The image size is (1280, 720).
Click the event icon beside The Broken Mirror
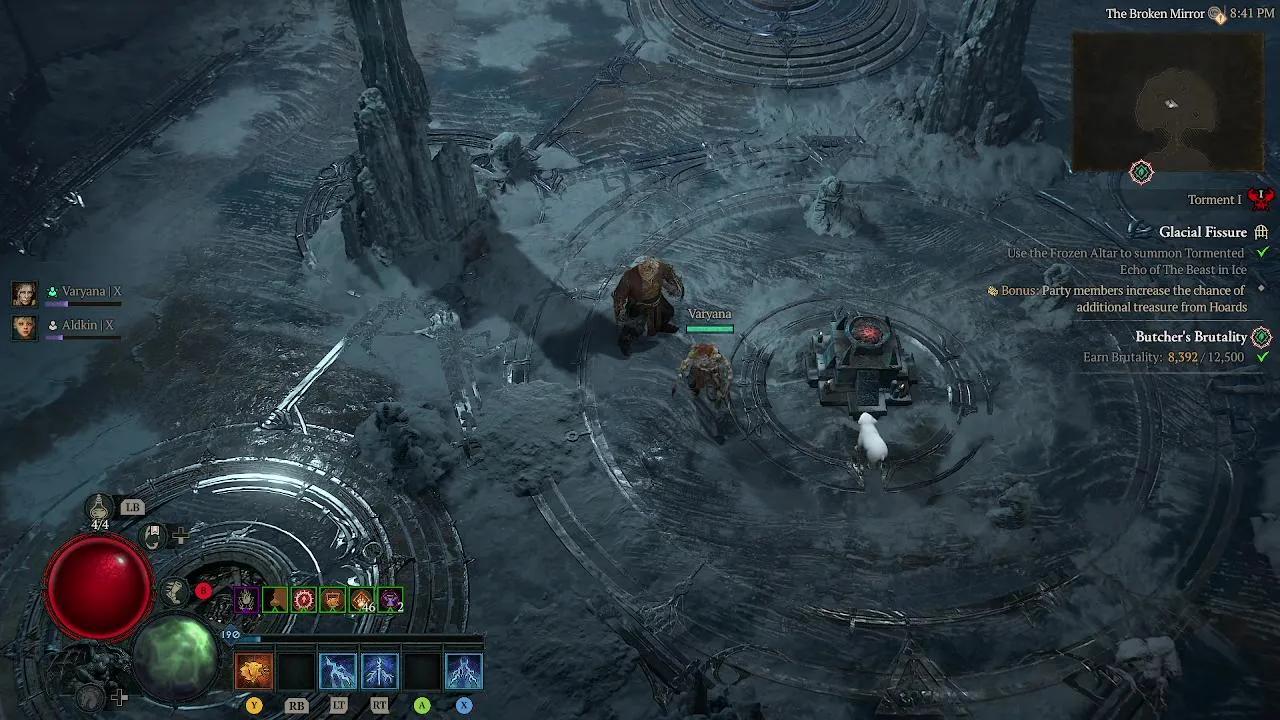pyautogui.click(x=1216, y=14)
